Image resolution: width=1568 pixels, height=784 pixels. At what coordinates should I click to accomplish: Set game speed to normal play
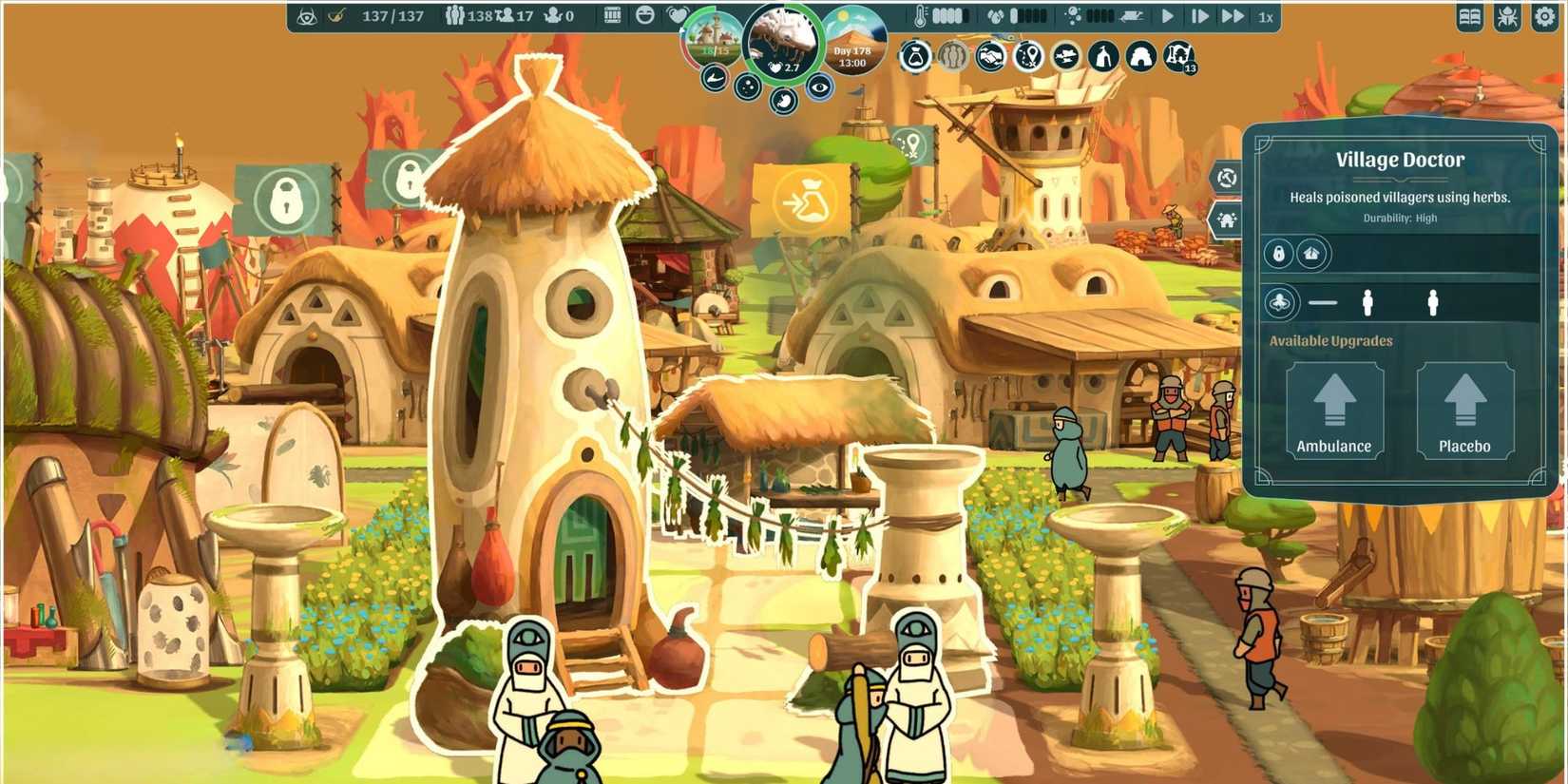pyautogui.click(x=1168, y=16)
